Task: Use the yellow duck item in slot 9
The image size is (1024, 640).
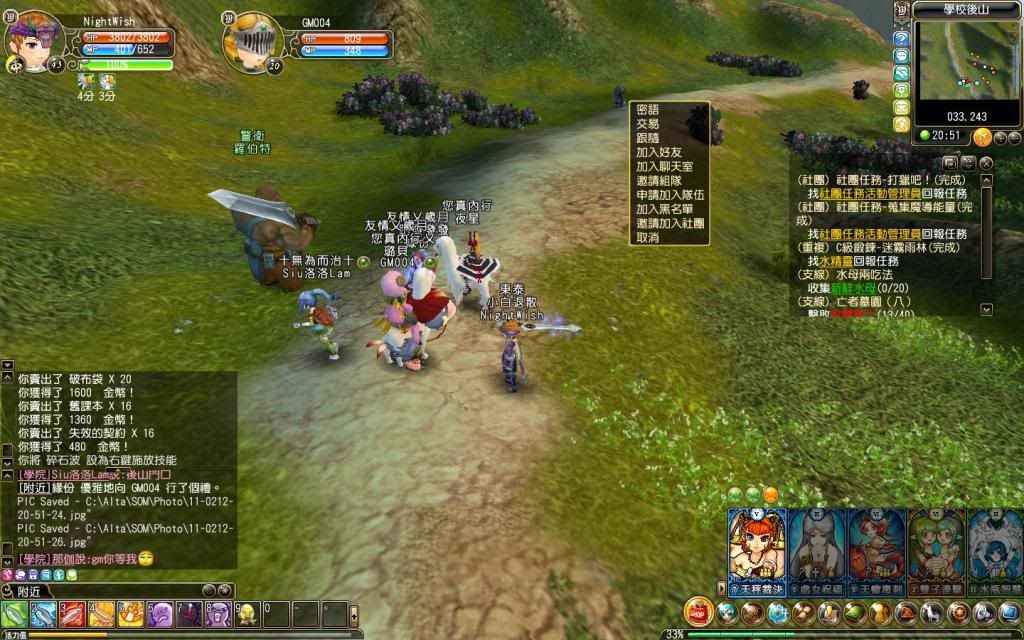Action: coord(247,613)
